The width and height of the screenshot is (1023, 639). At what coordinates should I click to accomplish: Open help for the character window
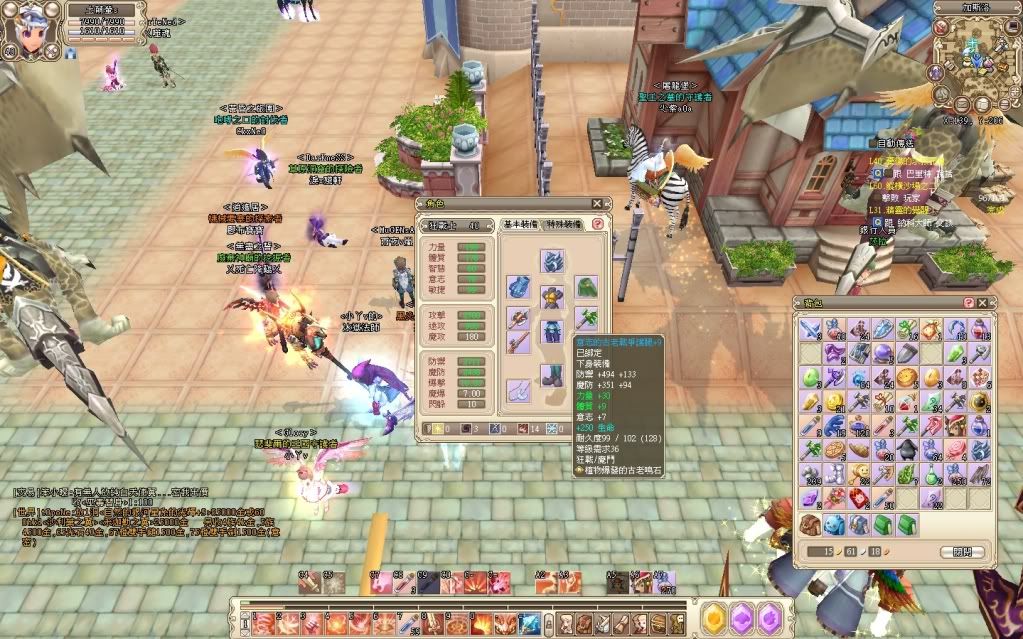tap(597, 225)
